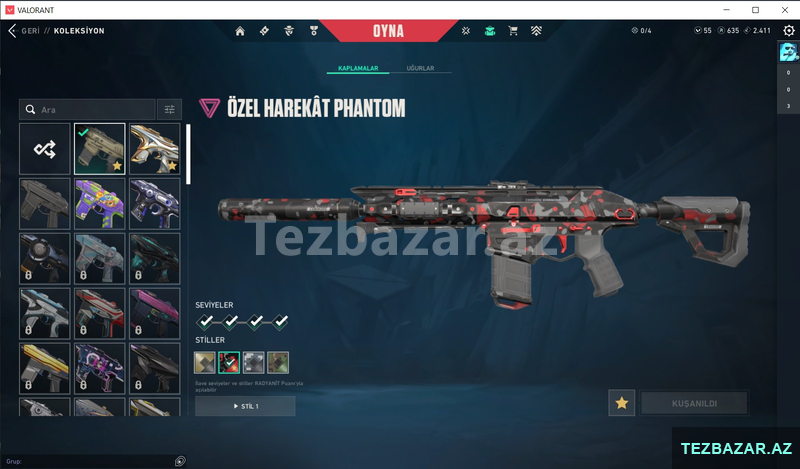Toggle the favorite star button
800x469 pixels.
pos(621,403)
